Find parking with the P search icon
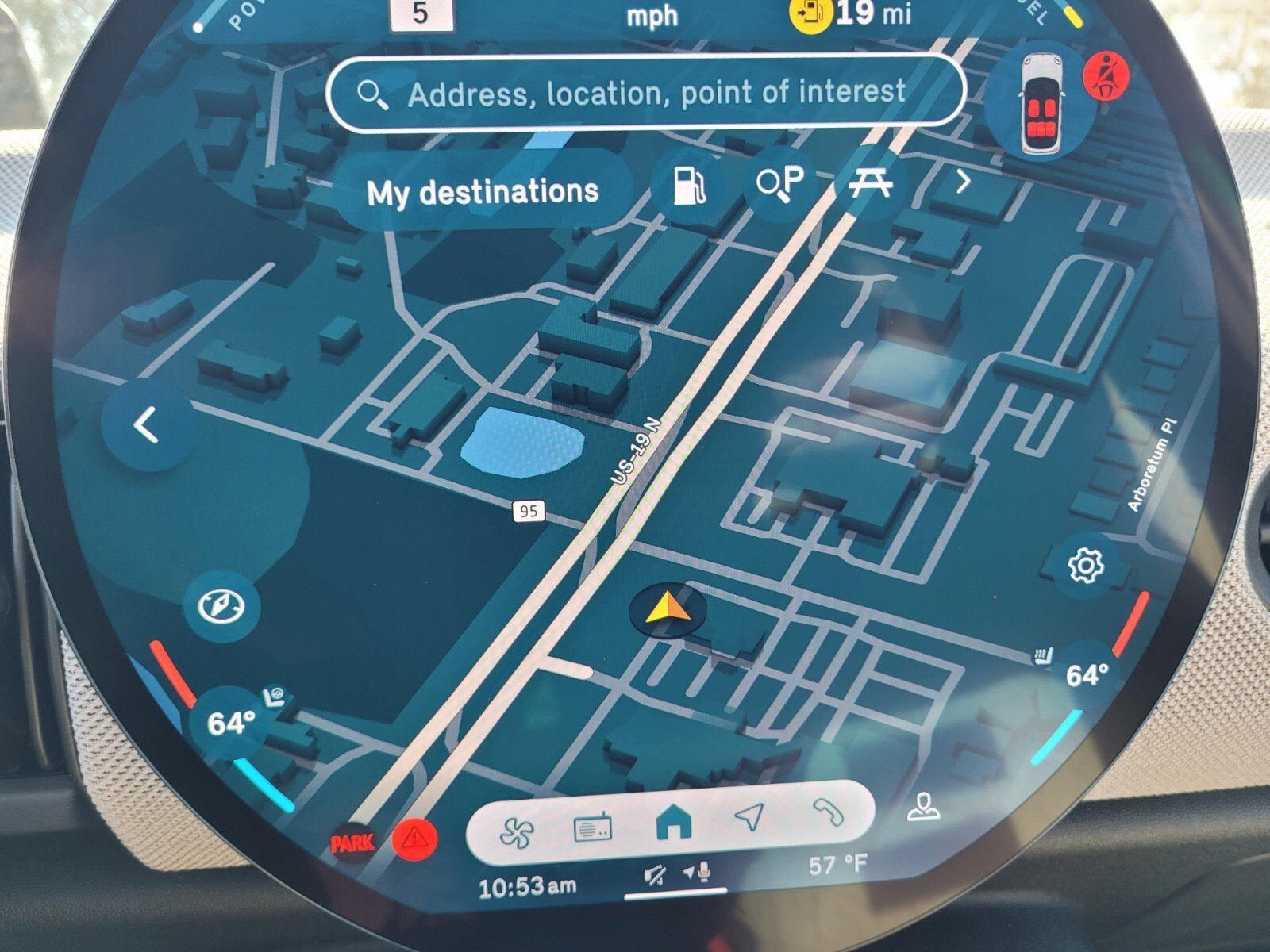Screen dimensions: 1270x952 pyautogui.click(x=779, y=184)
